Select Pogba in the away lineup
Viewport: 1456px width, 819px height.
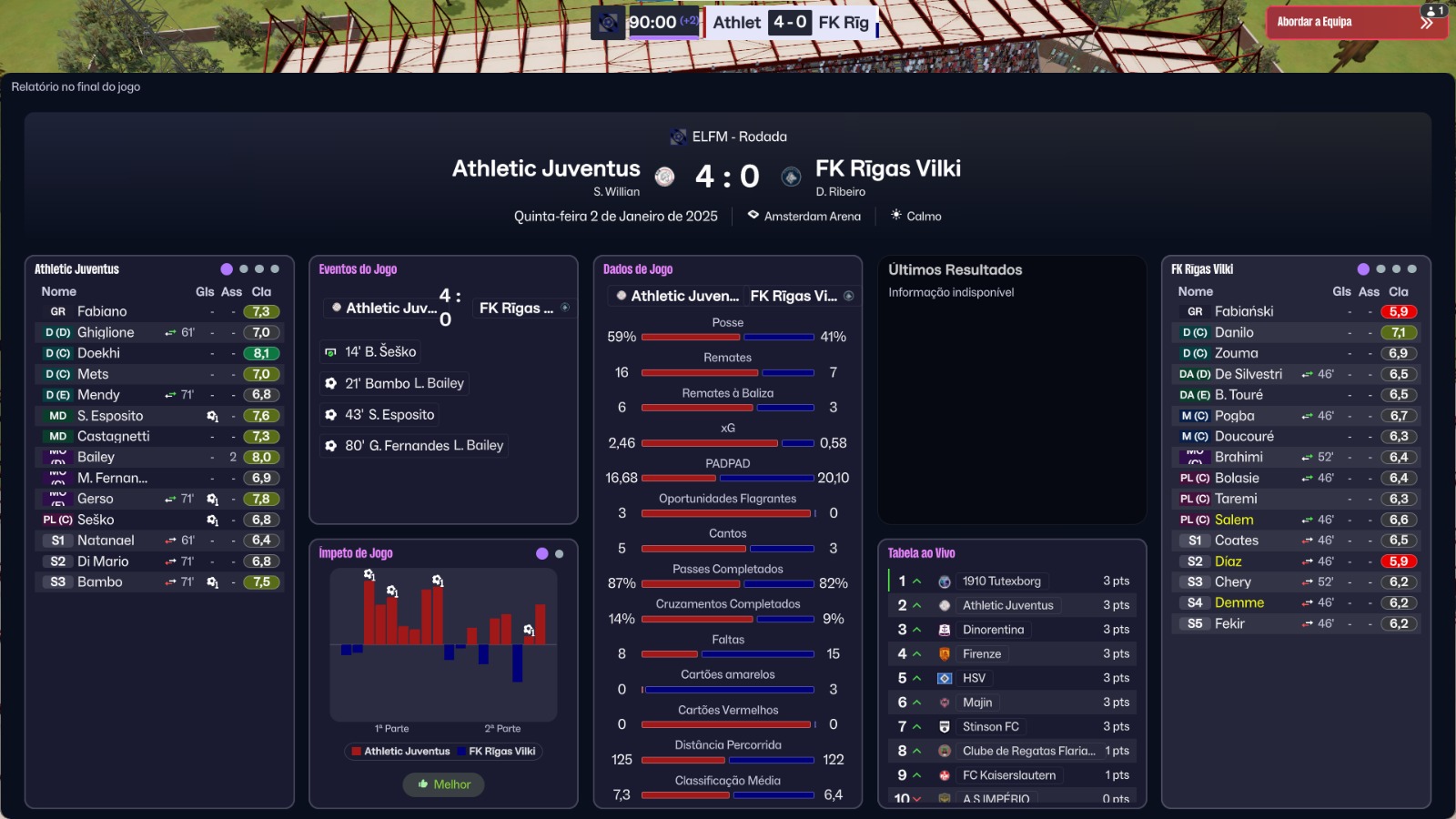coord(1234,416)
